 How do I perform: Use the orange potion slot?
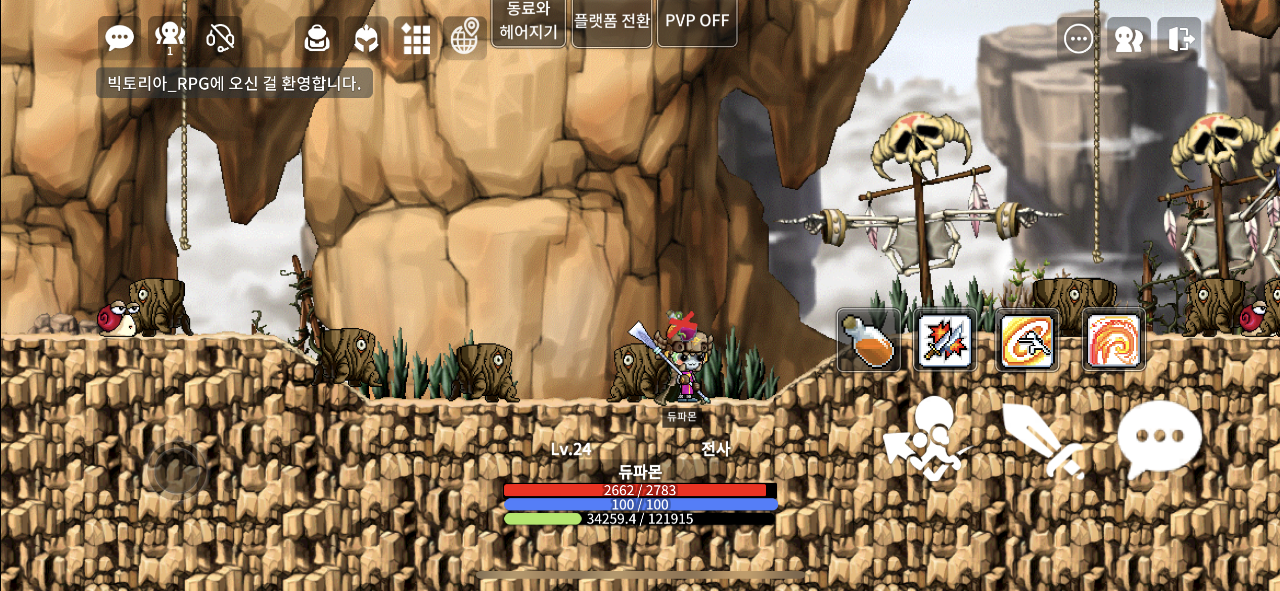point(867,340)
